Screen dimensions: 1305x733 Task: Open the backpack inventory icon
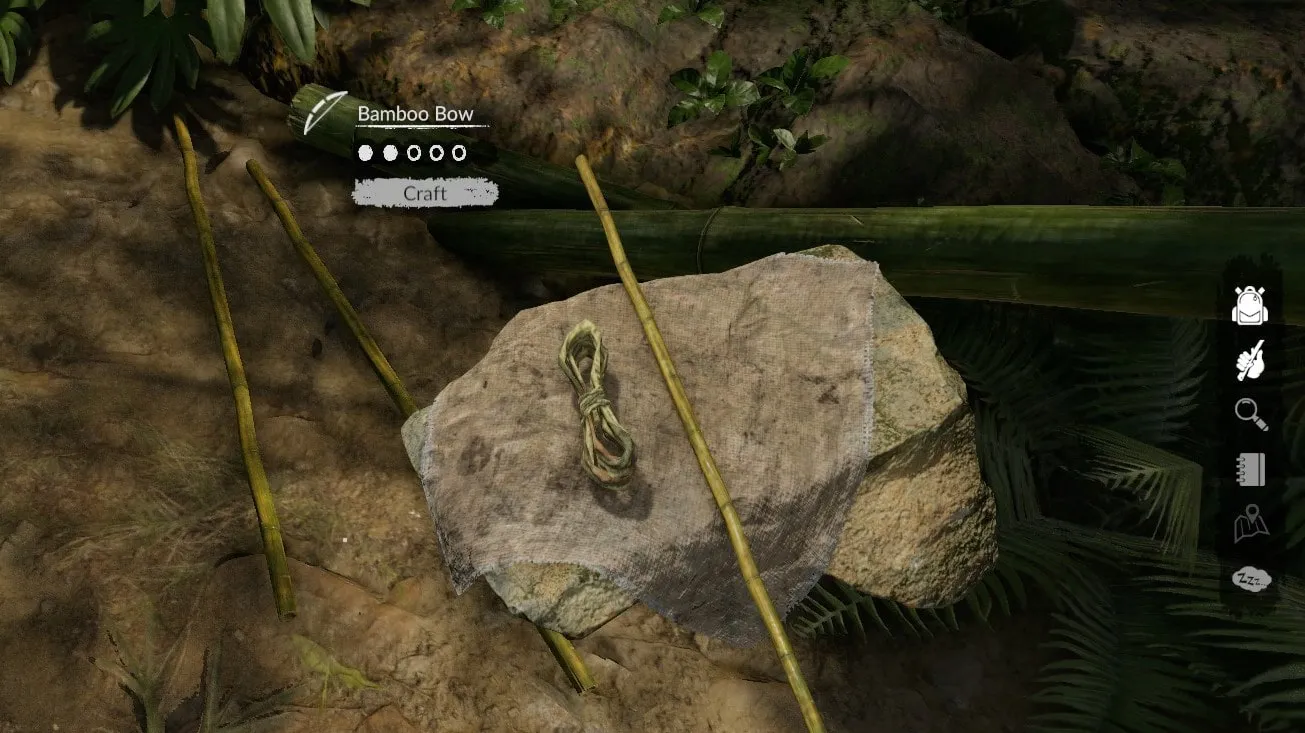1249,306
